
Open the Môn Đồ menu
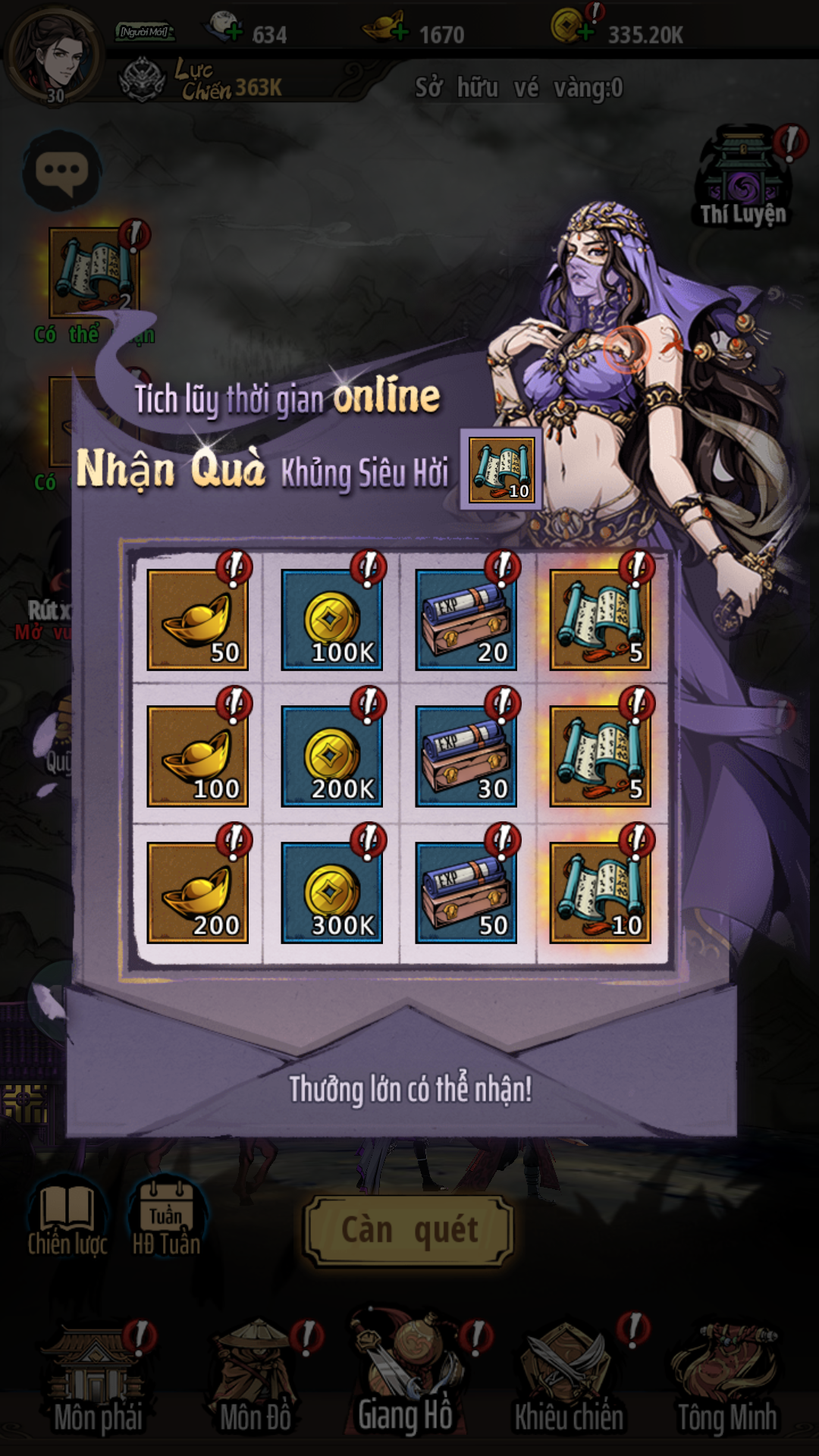click(x=256, y=1380)
